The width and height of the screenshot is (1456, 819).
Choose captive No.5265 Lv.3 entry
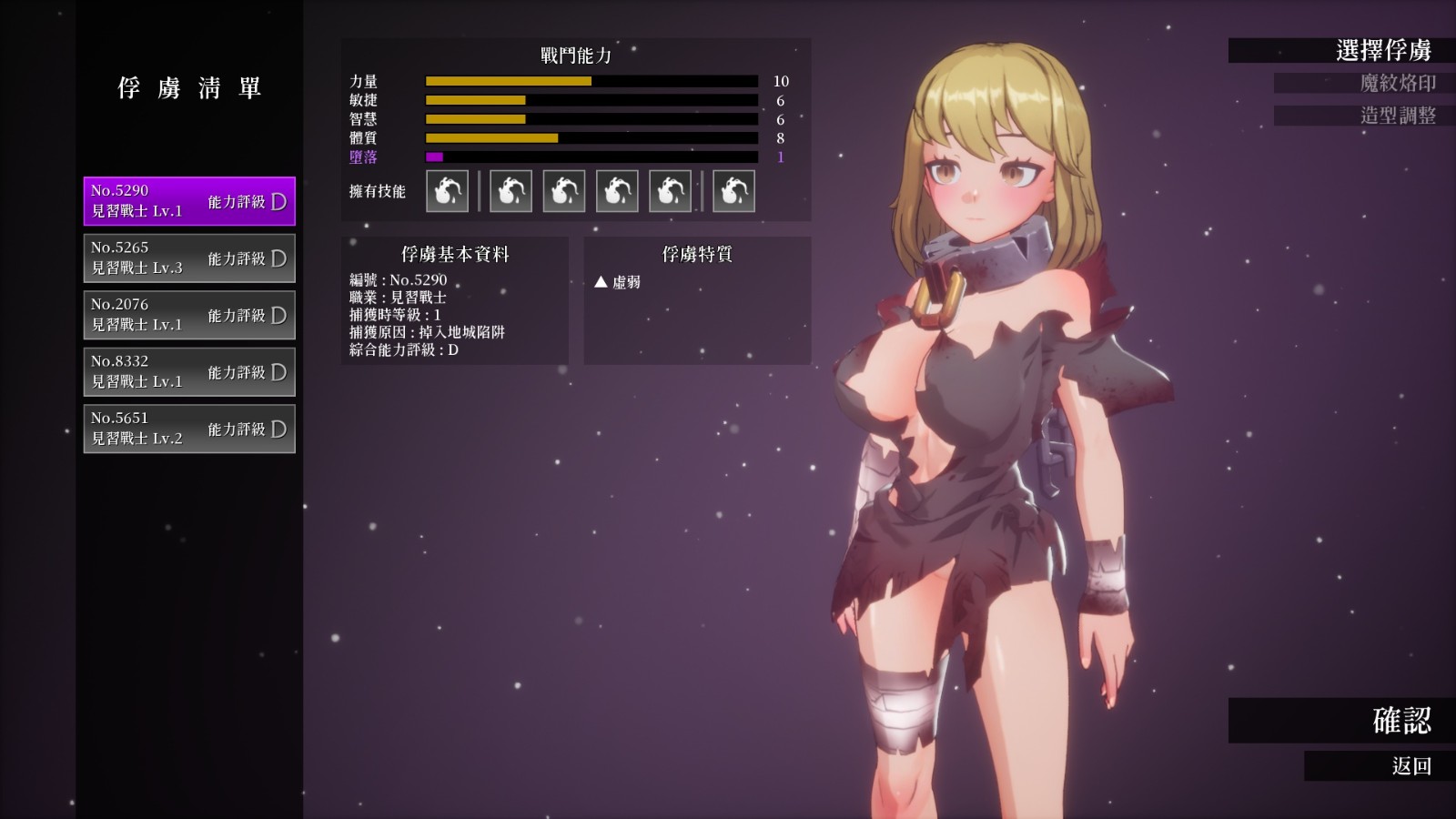click(189, 258)
